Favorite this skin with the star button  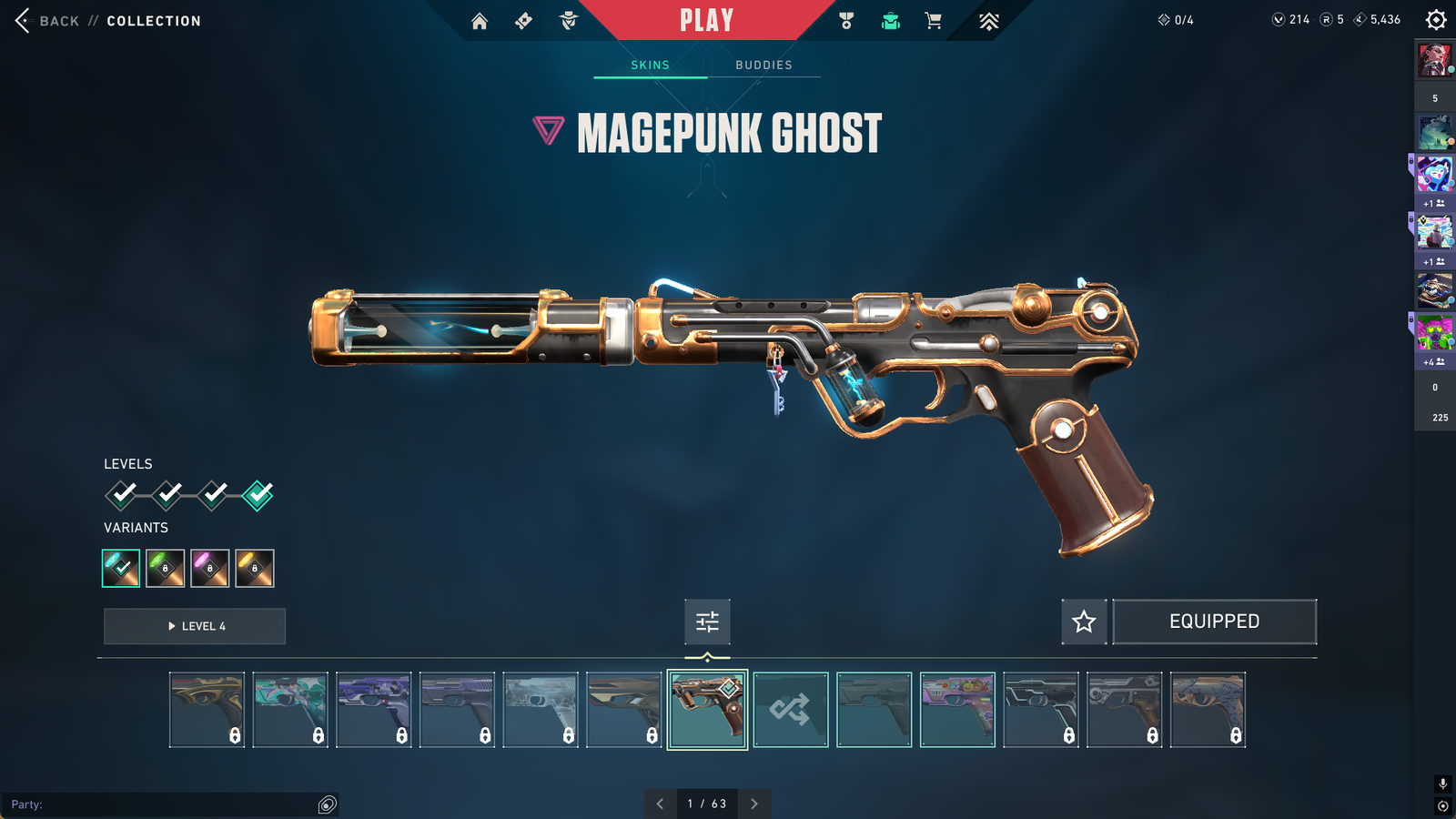[x=1084, y=622]
